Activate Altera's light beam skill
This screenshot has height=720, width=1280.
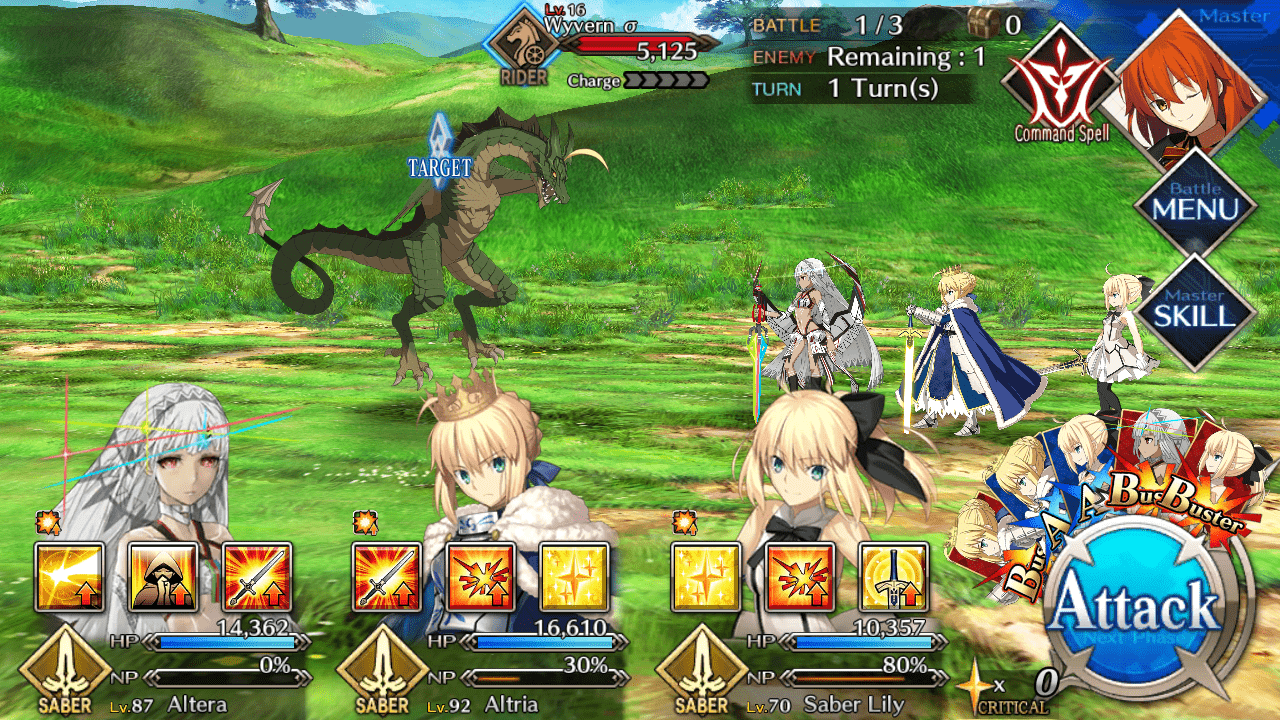tap(69, 577)
